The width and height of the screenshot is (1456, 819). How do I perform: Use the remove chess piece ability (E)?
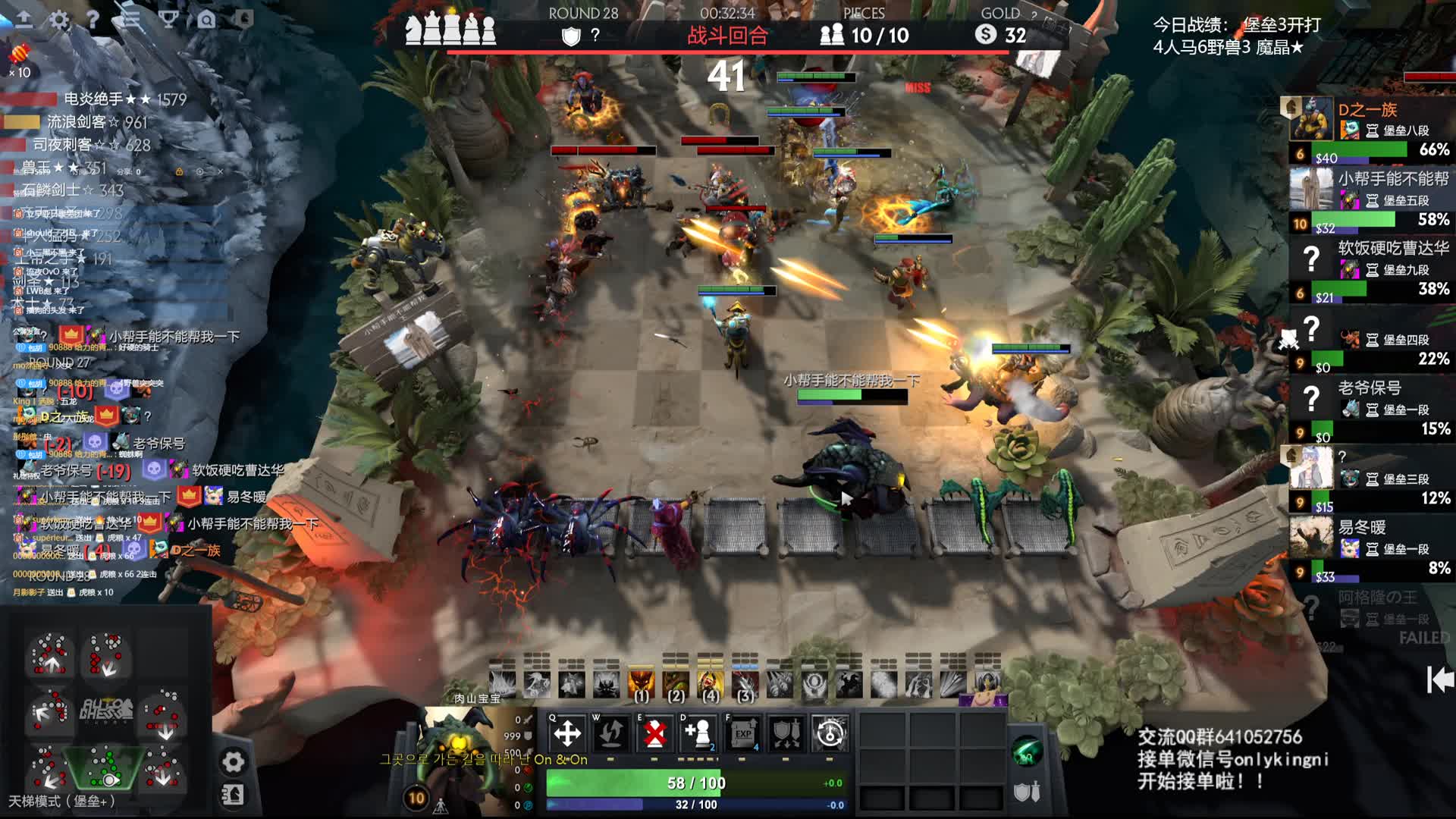(655, 733)
